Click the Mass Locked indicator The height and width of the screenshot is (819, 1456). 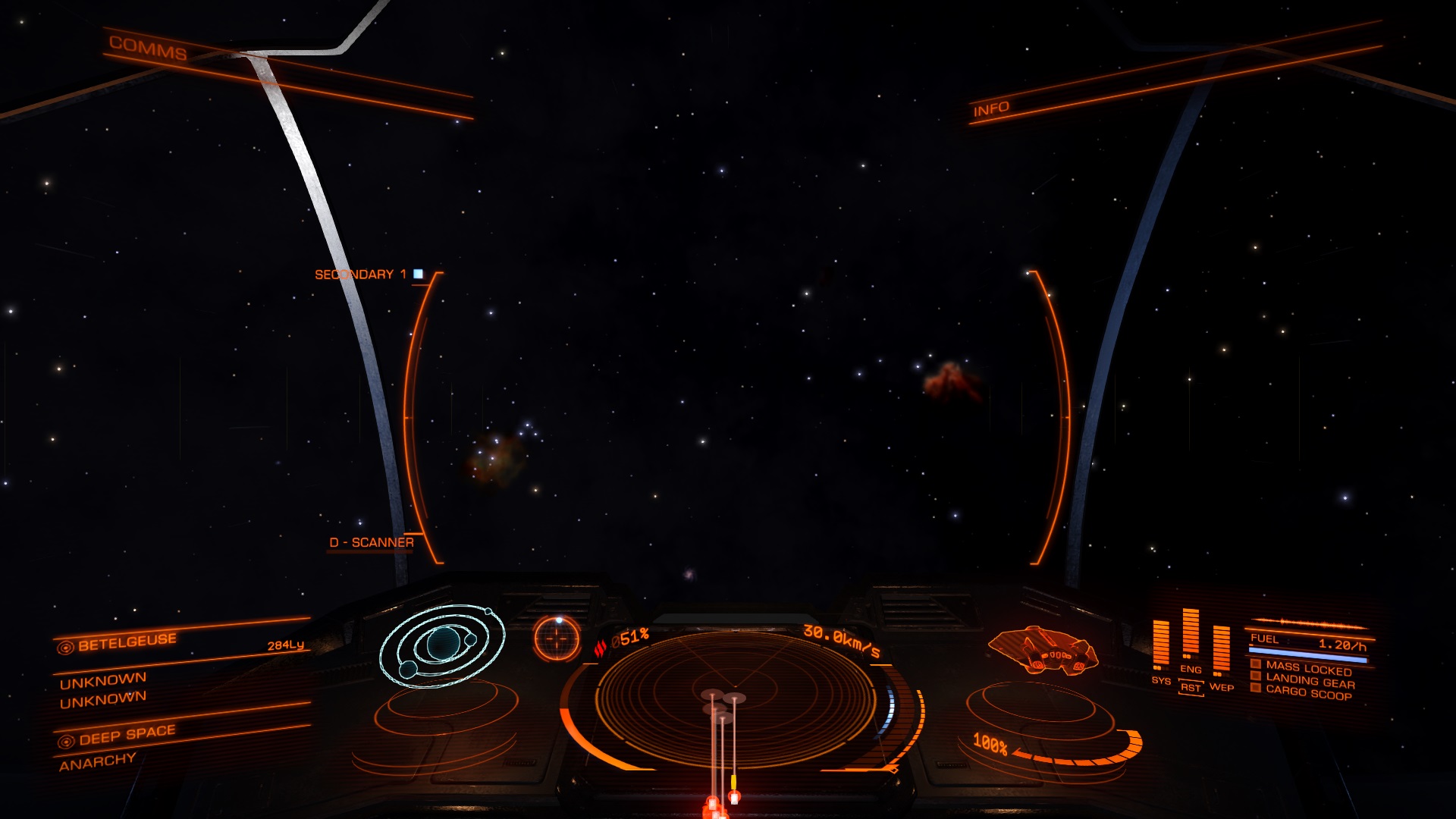[1308, 669]
